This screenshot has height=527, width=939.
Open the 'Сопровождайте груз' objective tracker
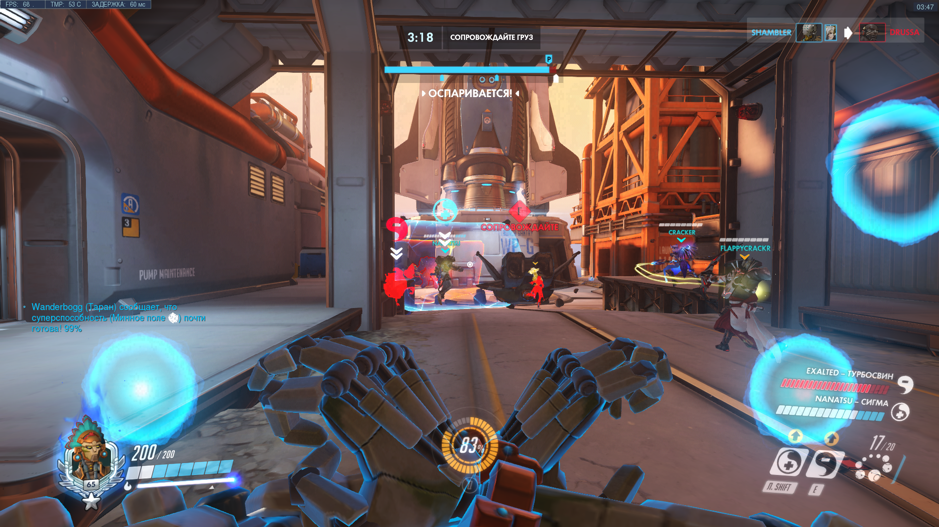tap(491, 38)
